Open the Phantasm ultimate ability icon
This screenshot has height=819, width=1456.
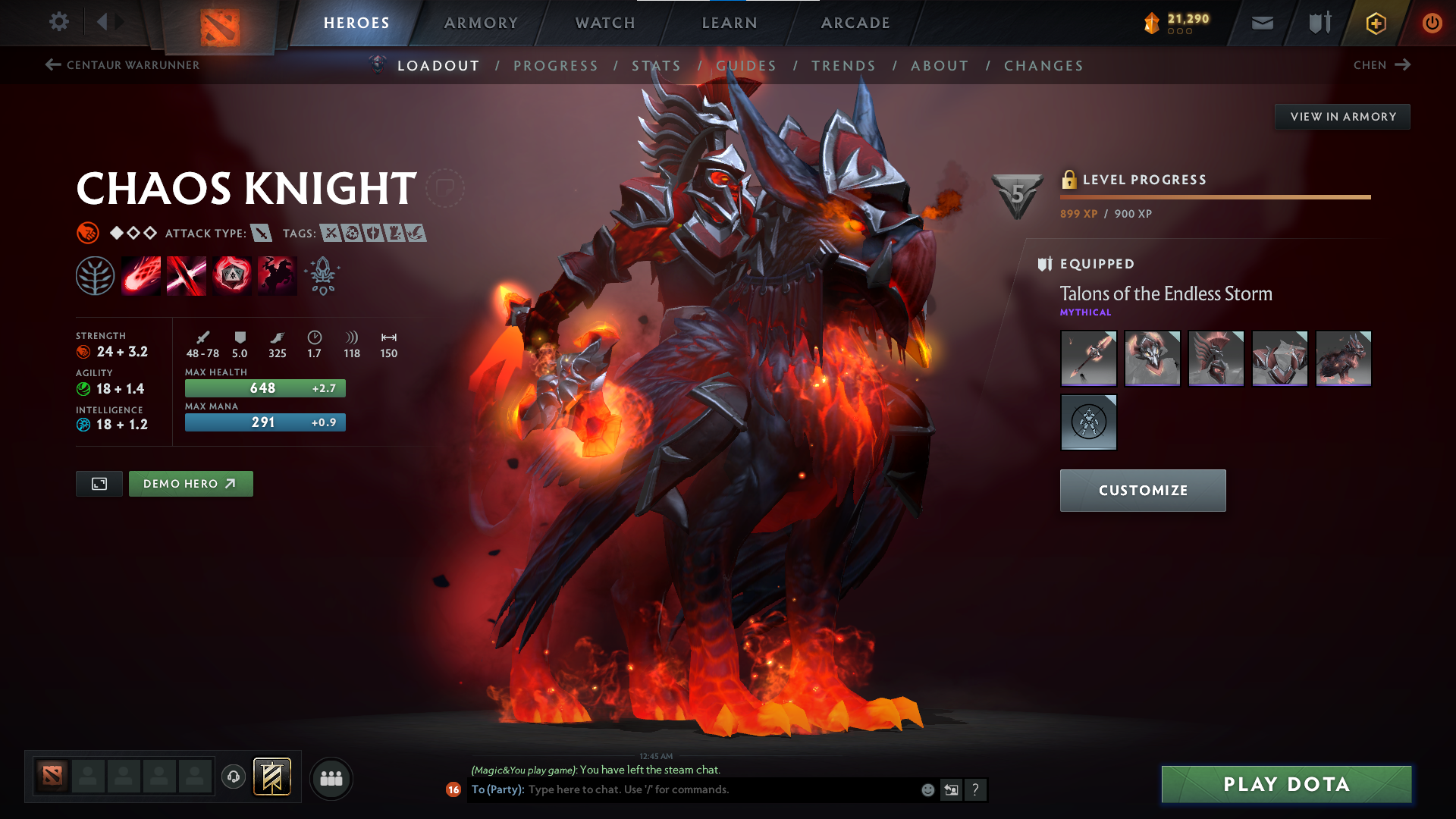pyautogui.click(x=277, y=275)
